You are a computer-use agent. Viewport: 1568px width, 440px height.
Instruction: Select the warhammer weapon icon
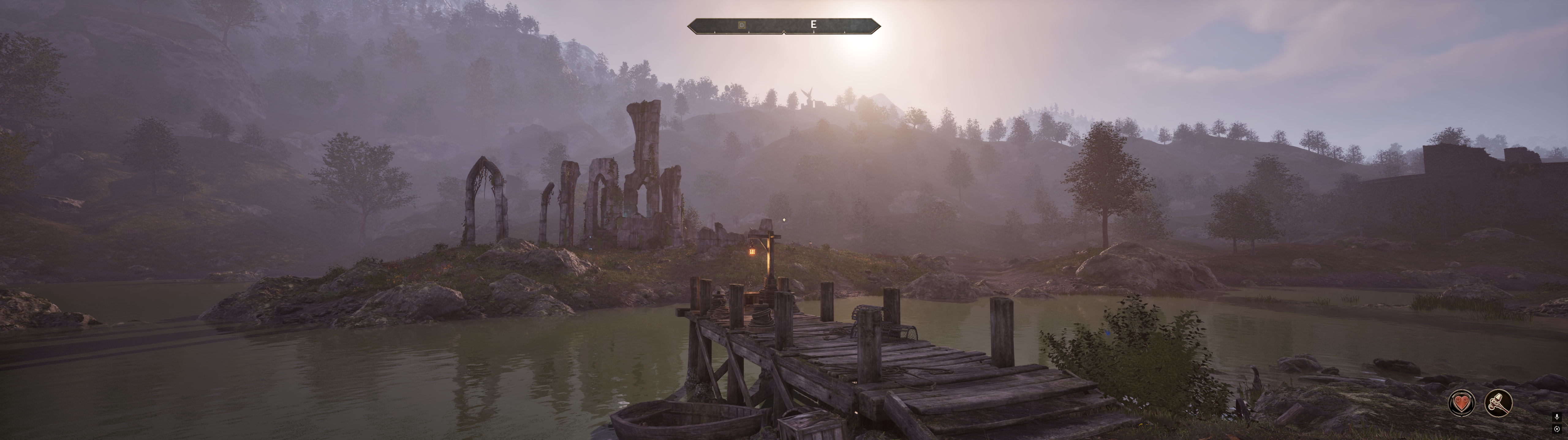click(x=1498, y=402)
